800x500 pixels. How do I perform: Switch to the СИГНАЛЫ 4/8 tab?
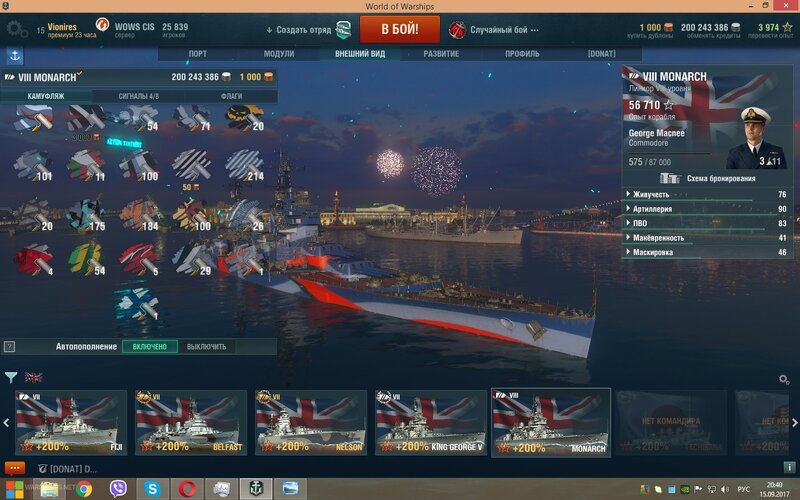pos(138,96)
